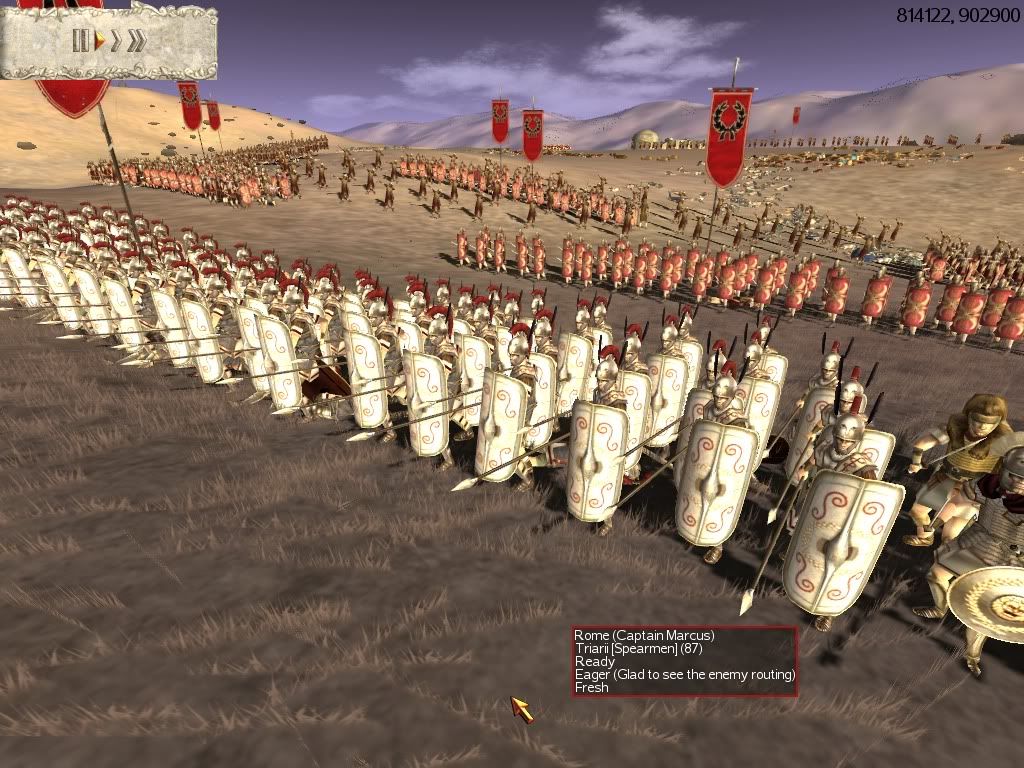The image size is (1024, 768).
Task: Set battle to normal speed (orange arrow)
Action: click(x=100, y=41)
